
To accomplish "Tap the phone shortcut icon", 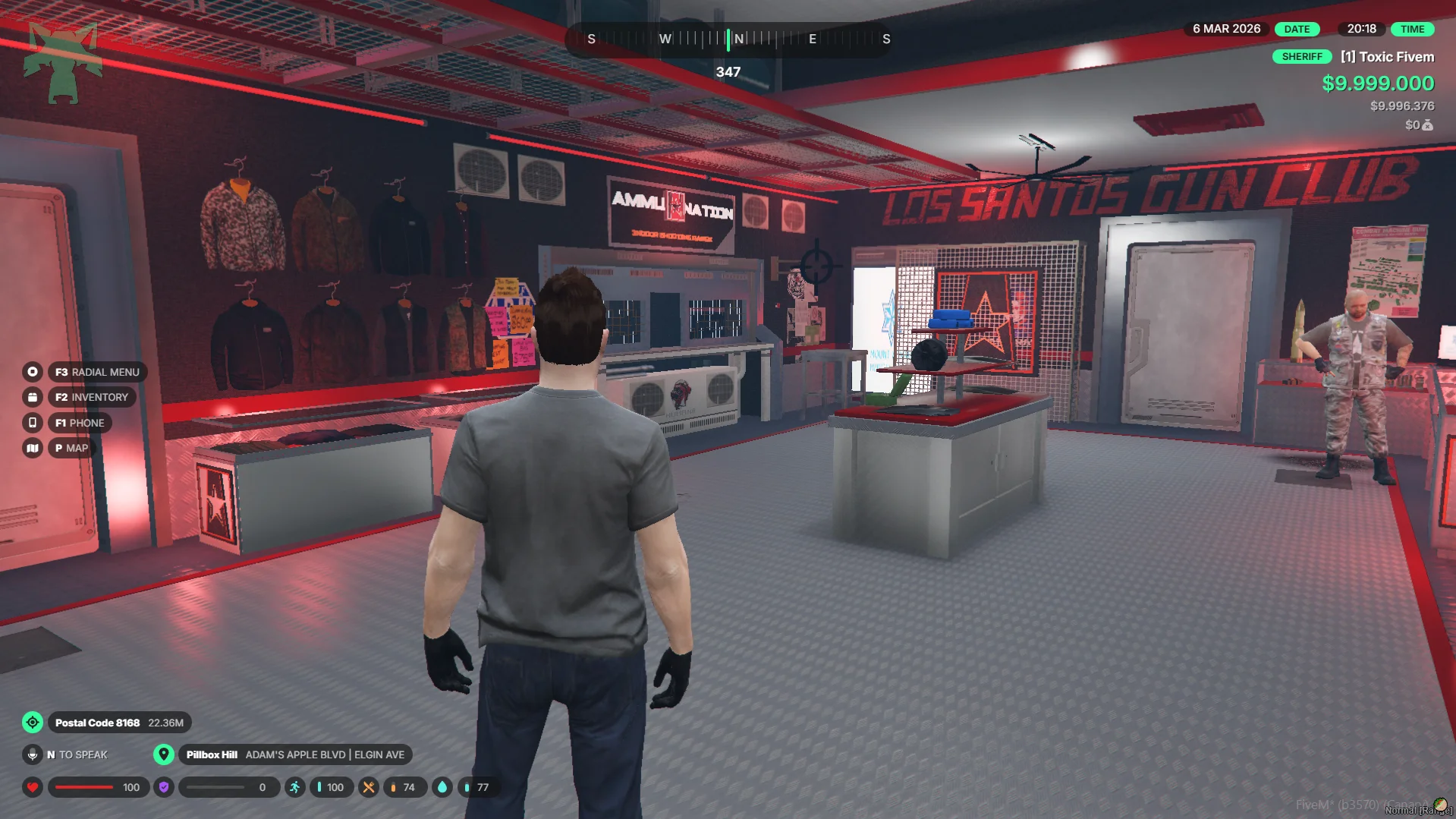I will click(x=32, y=423).
